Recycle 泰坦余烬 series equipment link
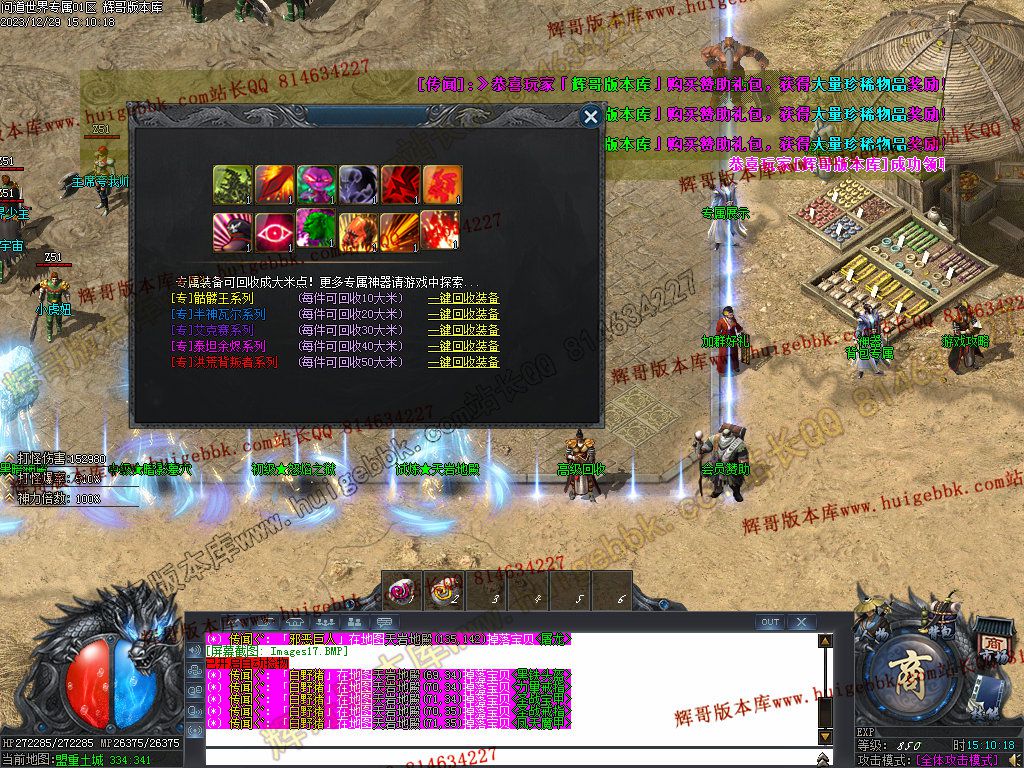The image size is (1024, 768). point(463,346)
